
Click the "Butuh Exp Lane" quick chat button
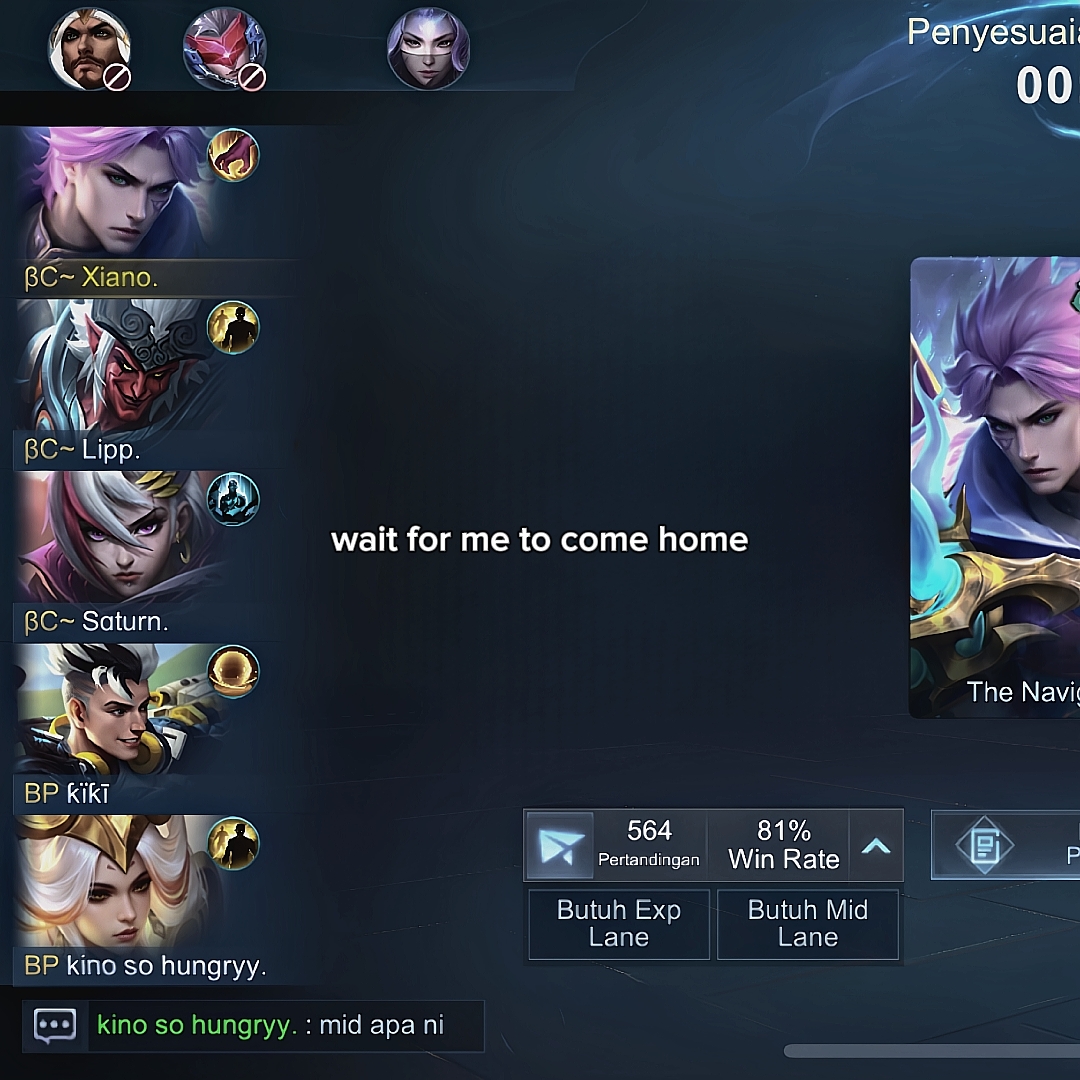click(x=619, y=924)
